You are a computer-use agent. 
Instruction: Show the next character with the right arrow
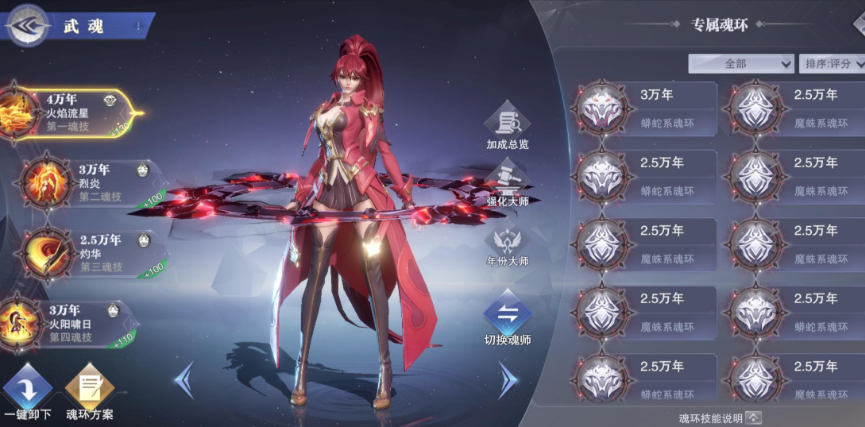(x=508, y=379)
